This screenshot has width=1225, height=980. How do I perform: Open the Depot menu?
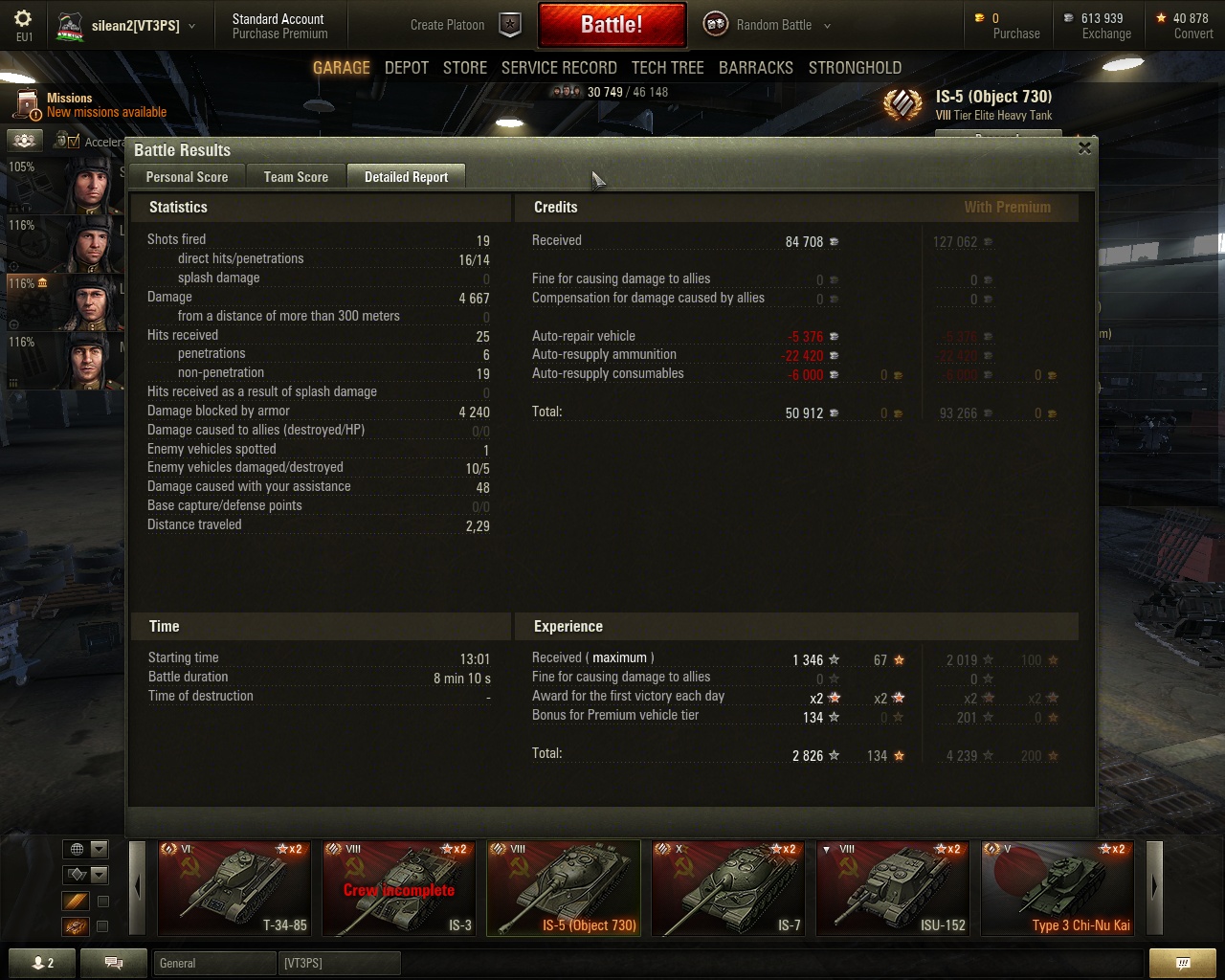(407, 68)
